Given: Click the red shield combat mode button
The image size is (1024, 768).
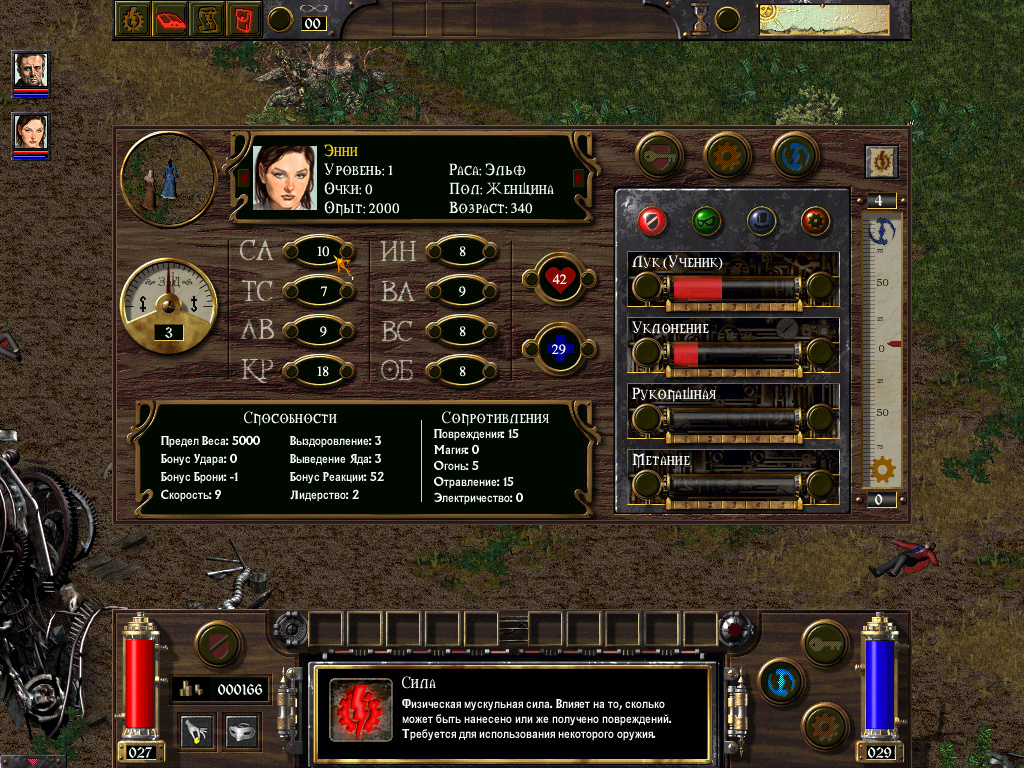Looking at the screenshot, I should 218,644.
